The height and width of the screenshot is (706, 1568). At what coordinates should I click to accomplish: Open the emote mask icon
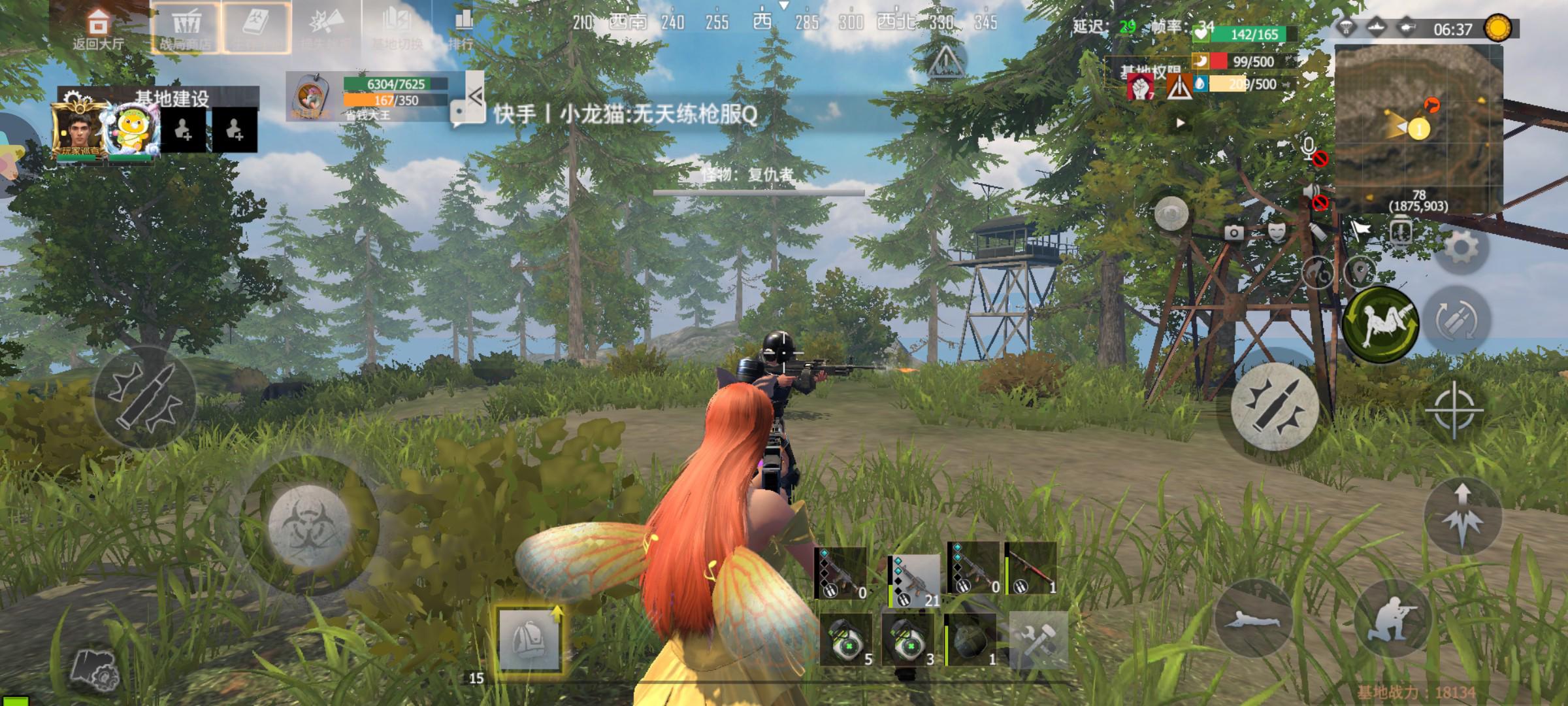coord(1275,231)
